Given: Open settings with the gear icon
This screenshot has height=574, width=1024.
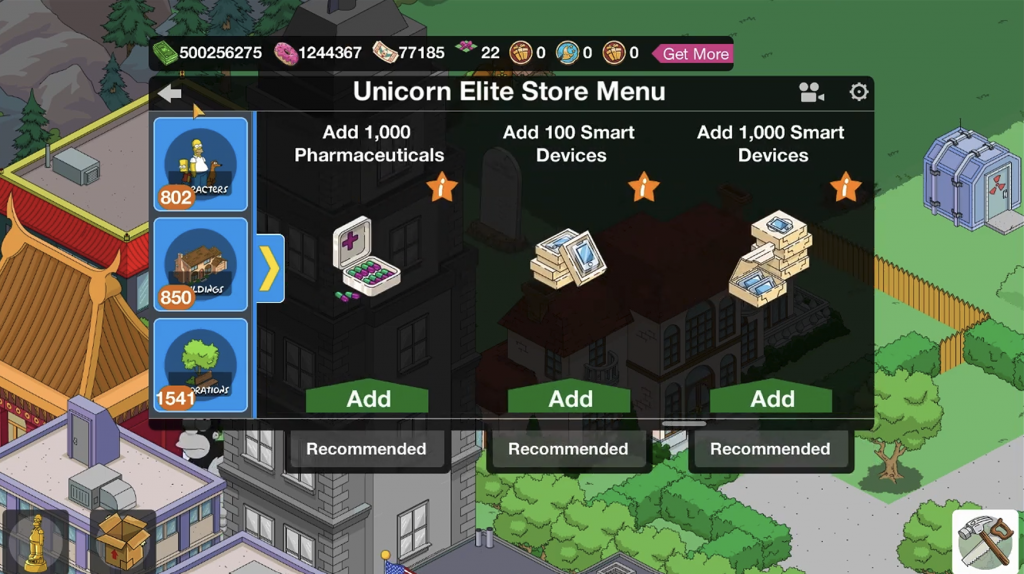Looking at the screenshot, I should 858,92.
